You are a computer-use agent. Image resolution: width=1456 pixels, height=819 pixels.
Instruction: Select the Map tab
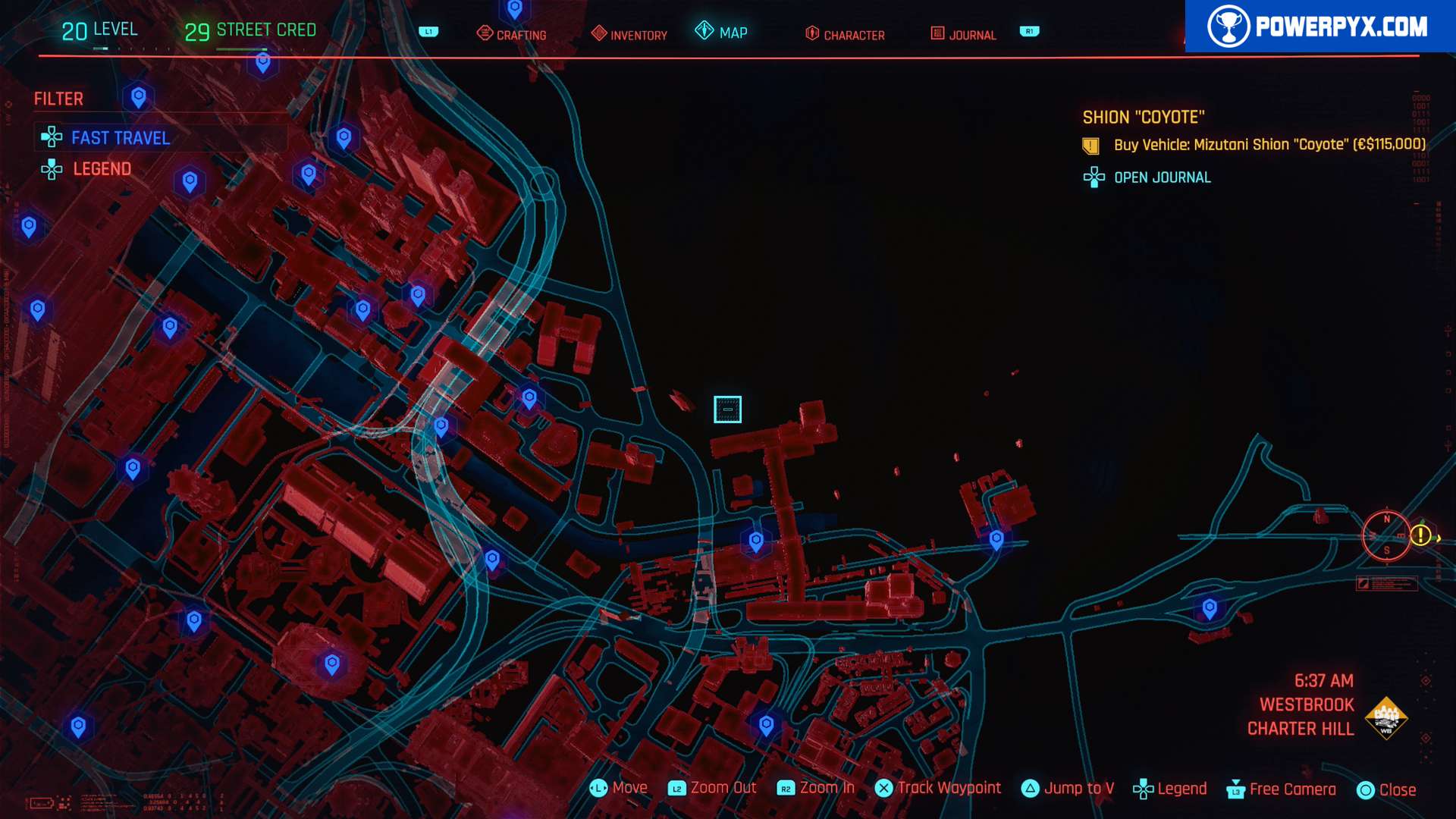722,33
